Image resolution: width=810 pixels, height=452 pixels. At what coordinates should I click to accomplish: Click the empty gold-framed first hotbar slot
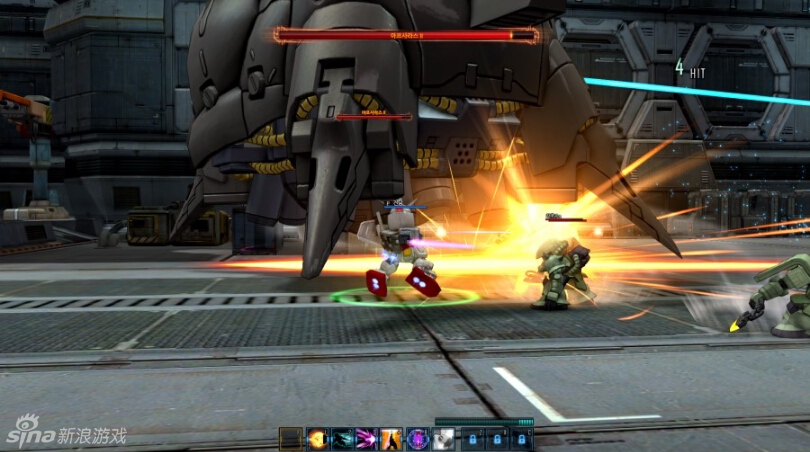coord(291,439)
